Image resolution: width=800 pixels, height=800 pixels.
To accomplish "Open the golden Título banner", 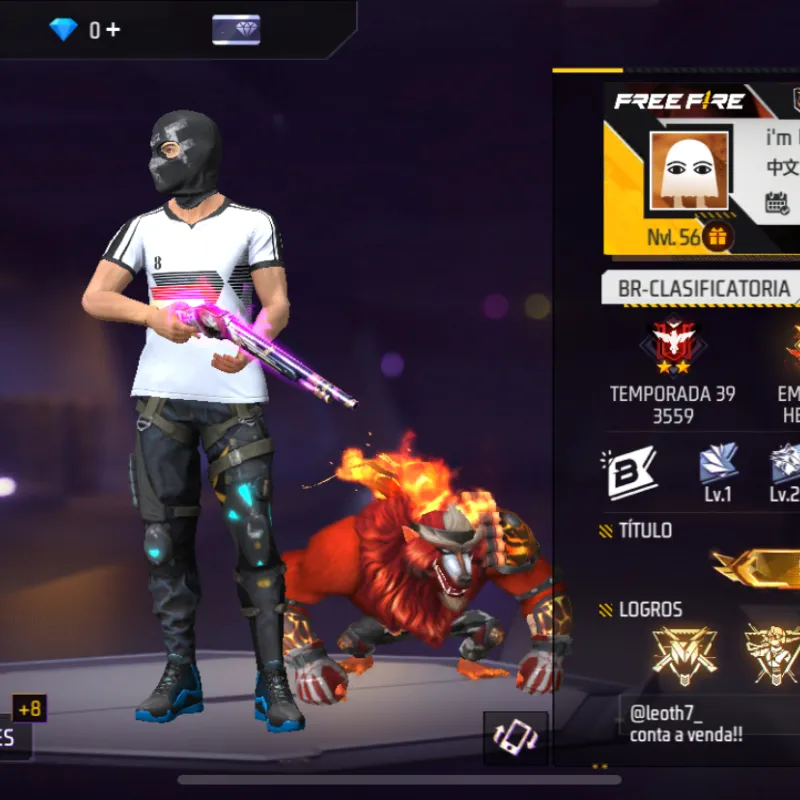I will [x=758, y=567].
